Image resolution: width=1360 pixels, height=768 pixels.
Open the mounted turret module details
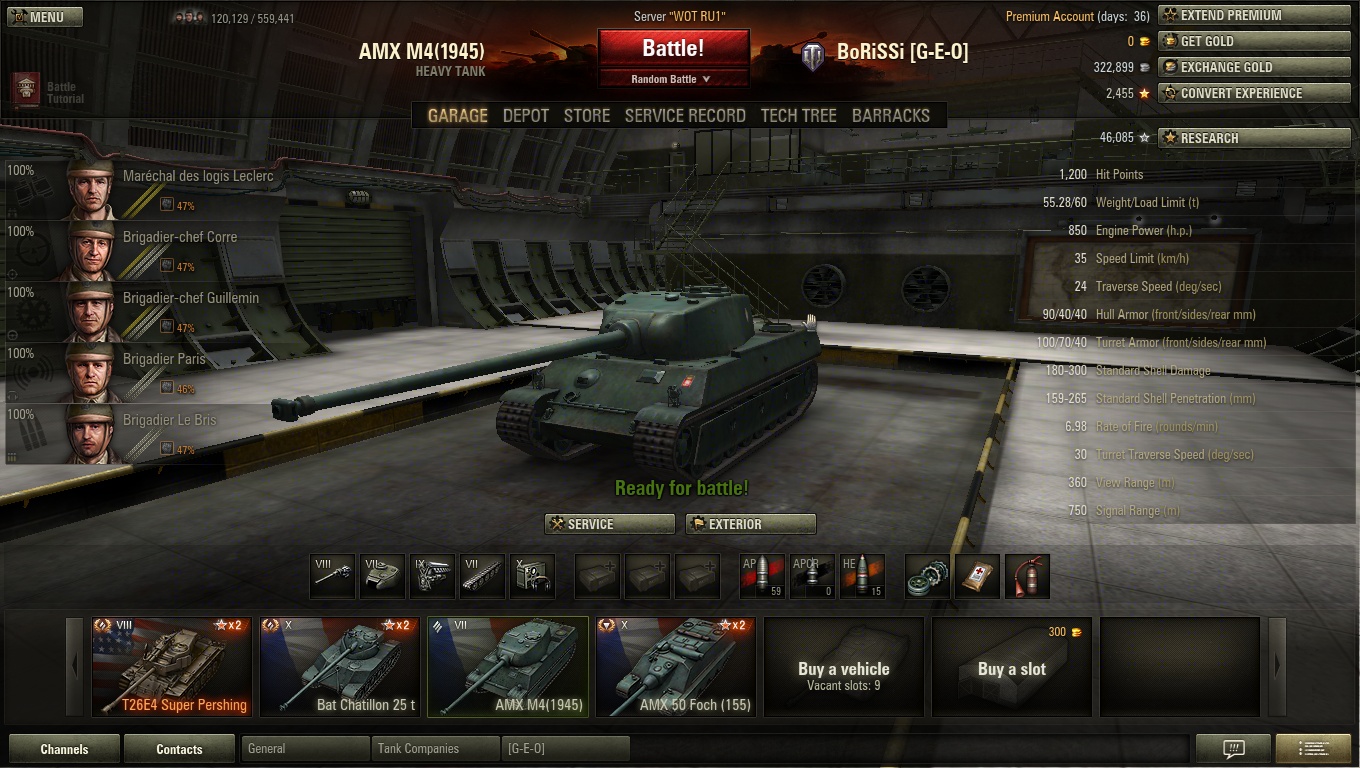[x=383, y=576]
